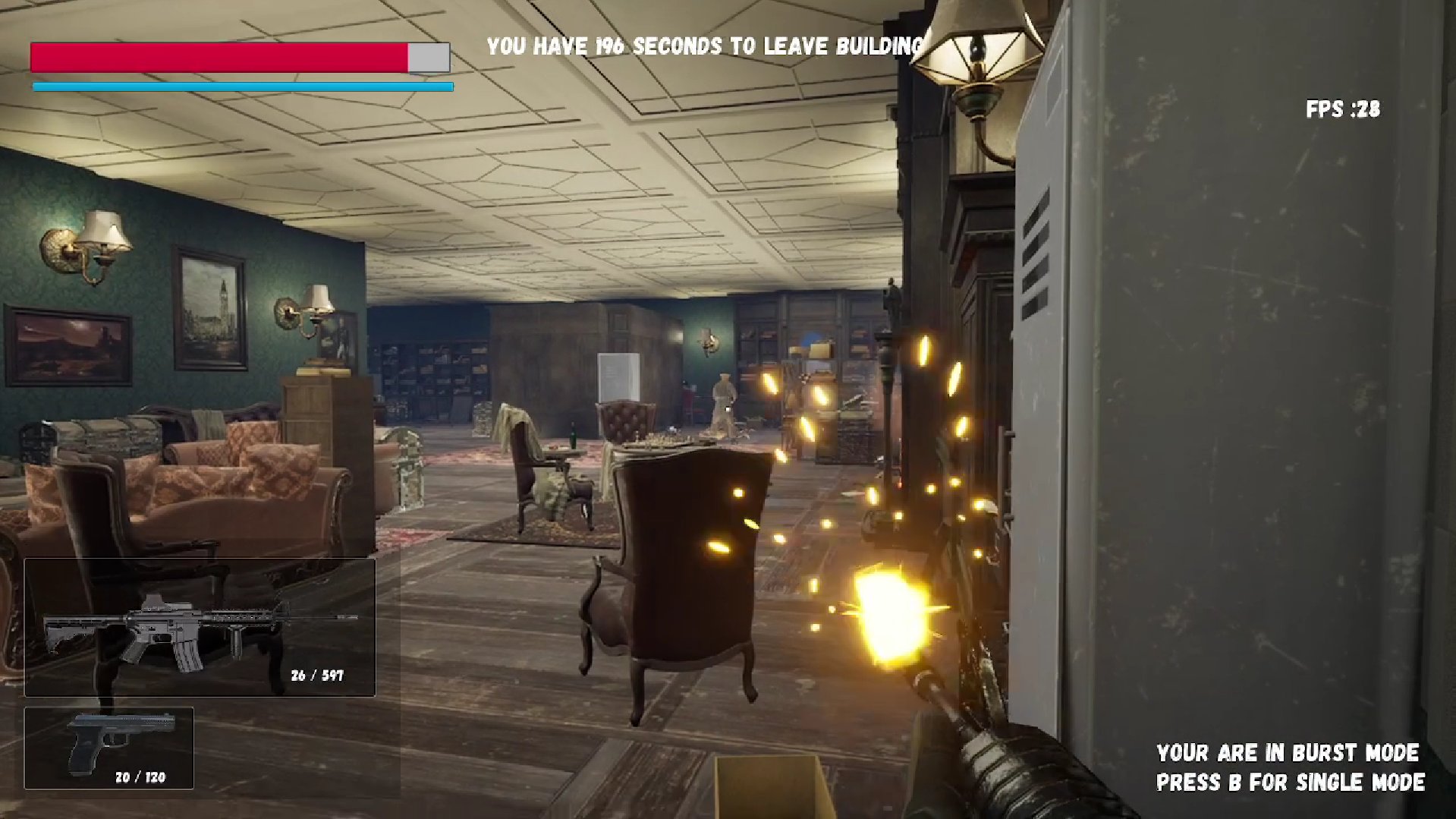
Task: Switch to the pistol weapon slot
Action: click(109, 748)
